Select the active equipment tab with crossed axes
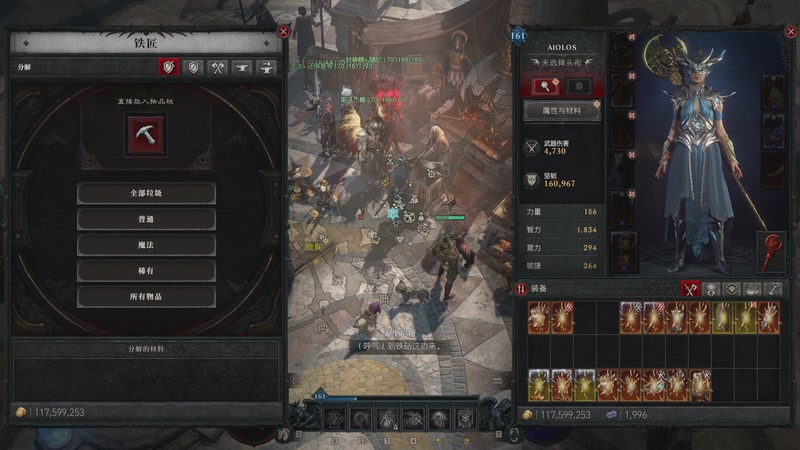Screen dimensions: 800x450 click(689, 288)
